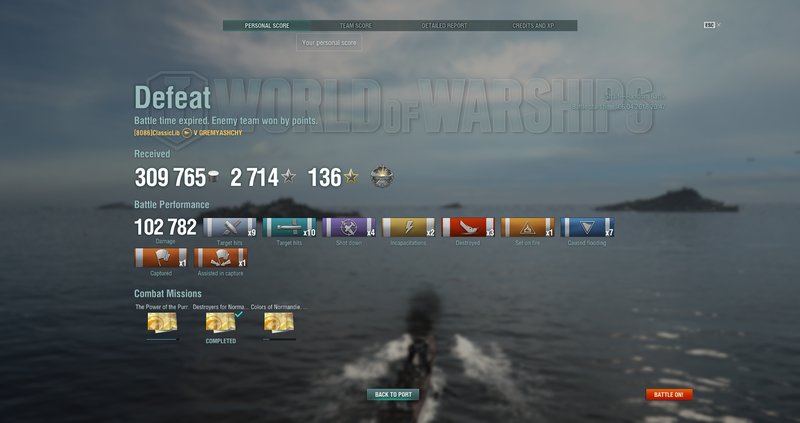Check the Shot down ribbon
The image size is (800, 423).
(x=349, y=228)
